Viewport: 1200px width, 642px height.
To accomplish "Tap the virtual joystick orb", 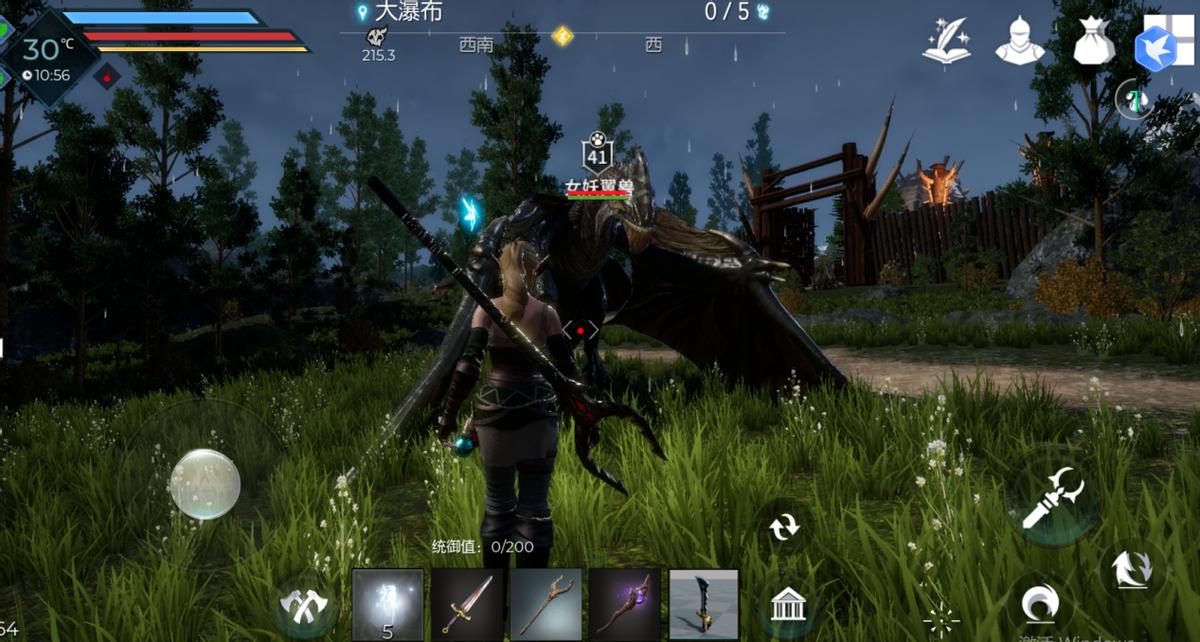I will [x=205, y=484].
